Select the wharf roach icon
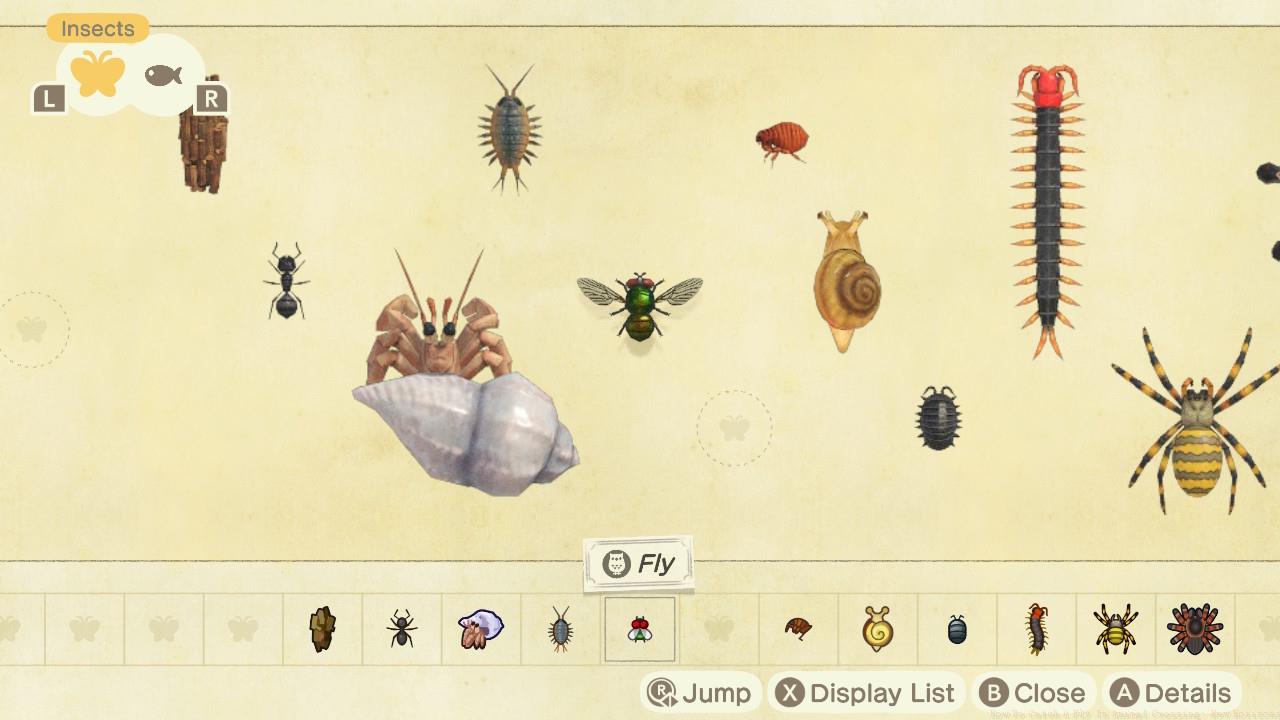 [560, 630]
